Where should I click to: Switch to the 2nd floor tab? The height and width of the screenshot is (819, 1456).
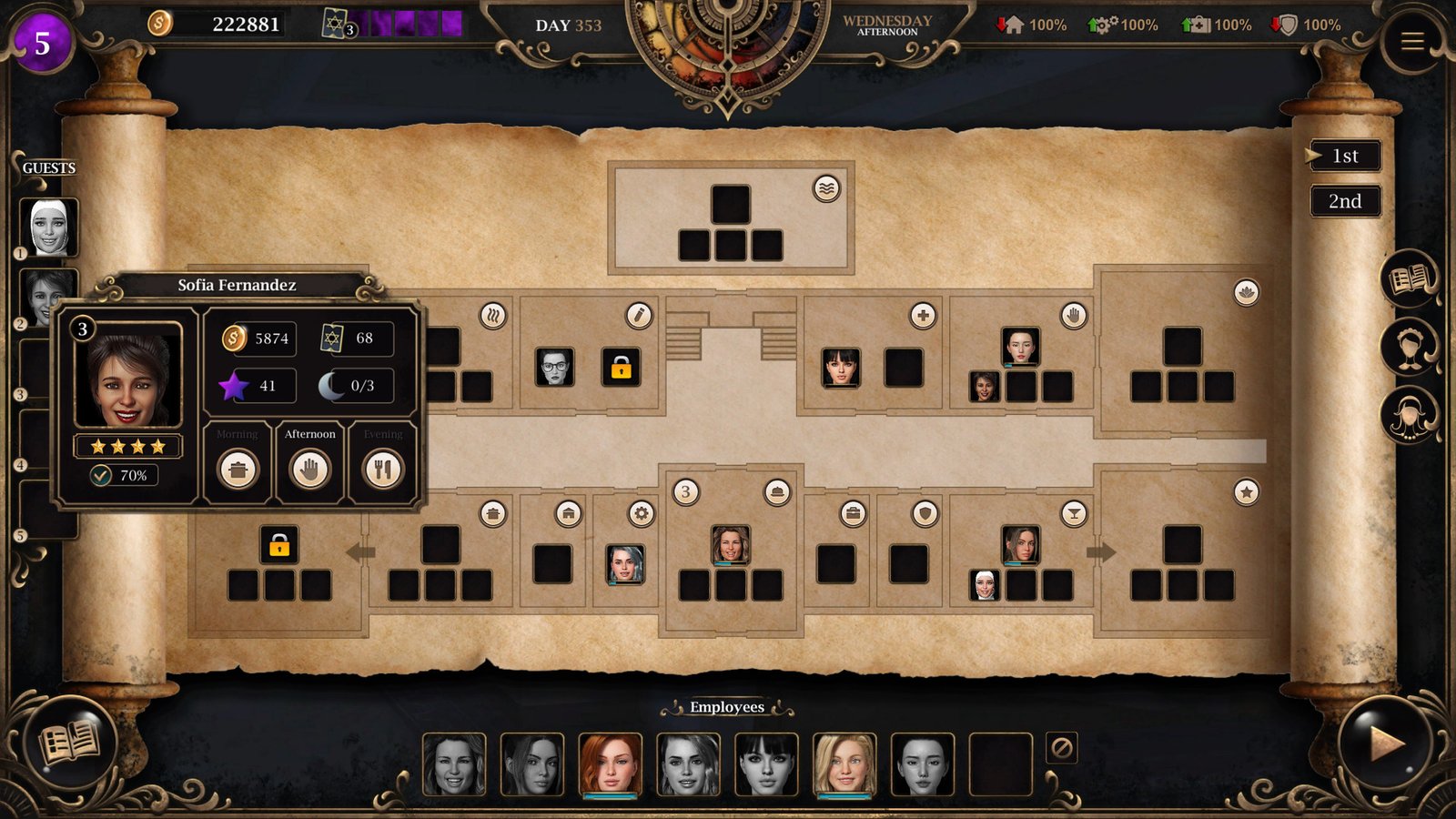click(x=1344, y=200)
